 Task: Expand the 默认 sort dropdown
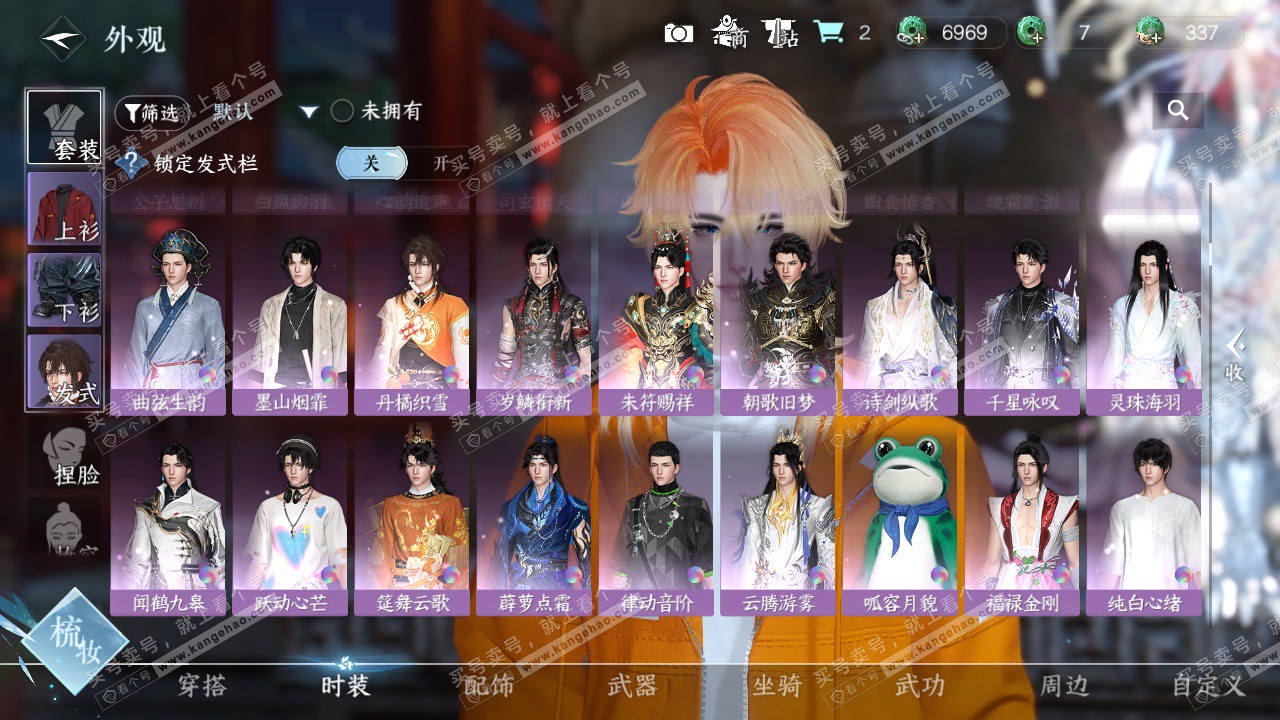[x=309, y=112]
